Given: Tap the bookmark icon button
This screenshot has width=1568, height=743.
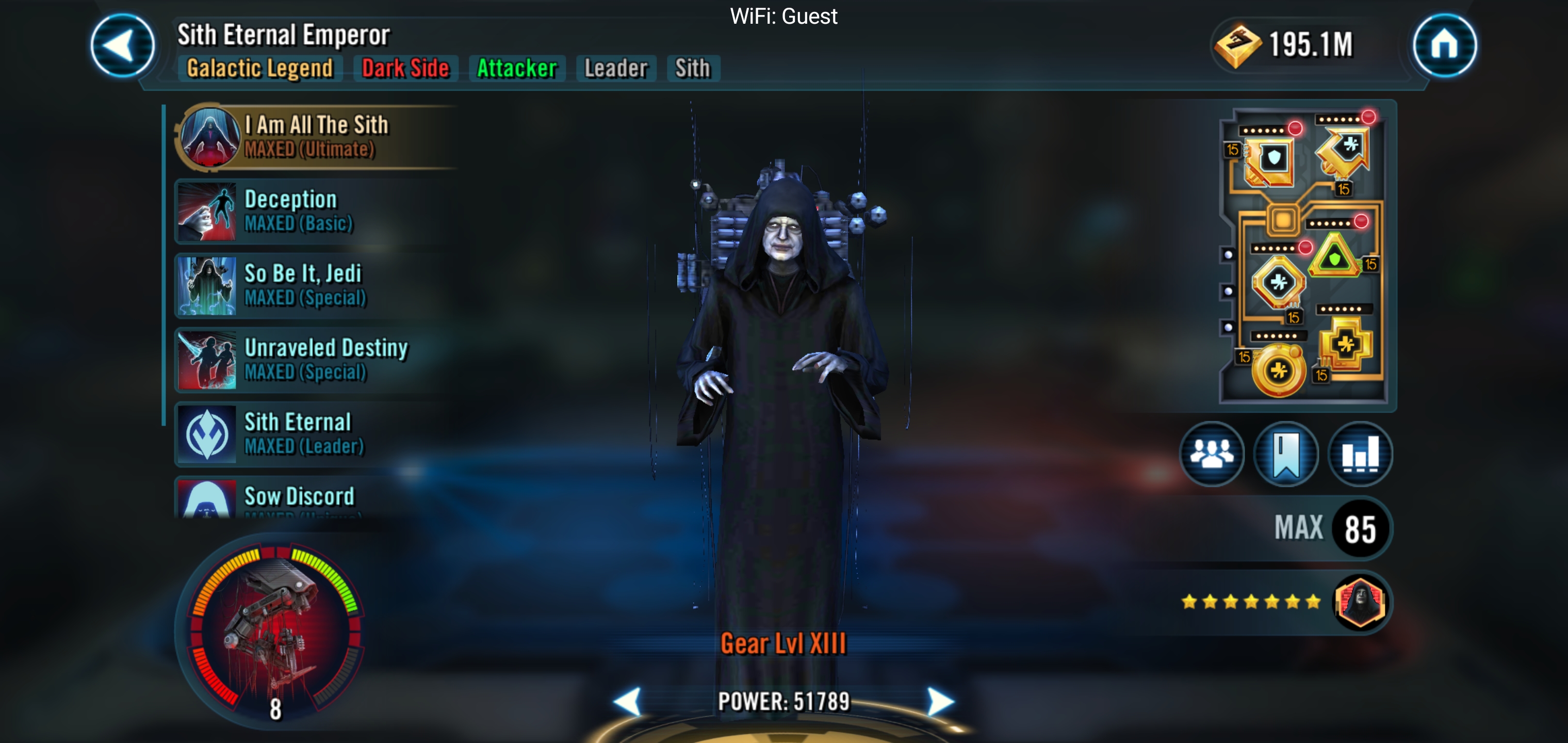Looking at the screenshot, I should click(x=1285, y=454).
